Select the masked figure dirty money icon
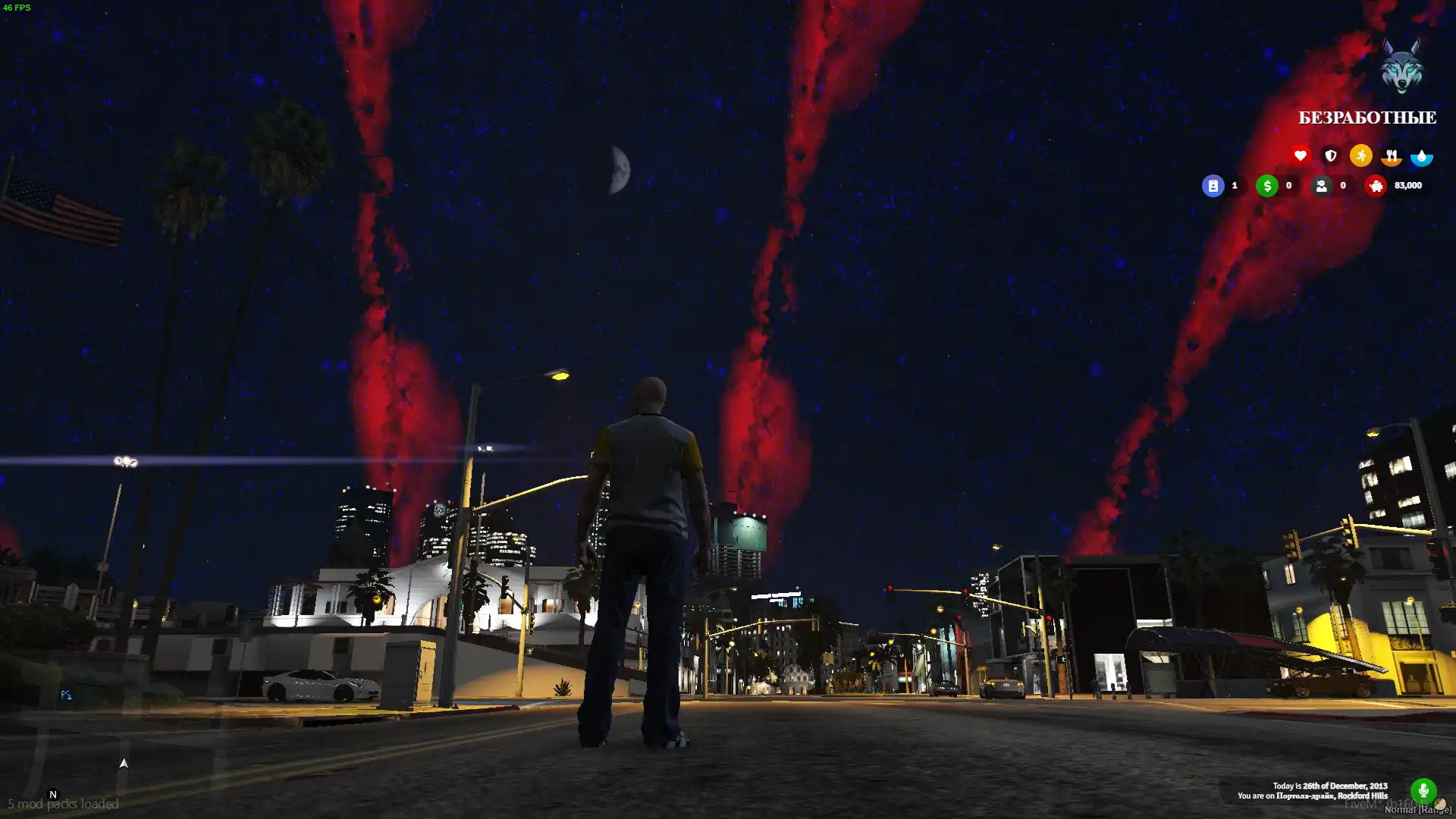 [1321, 186]
